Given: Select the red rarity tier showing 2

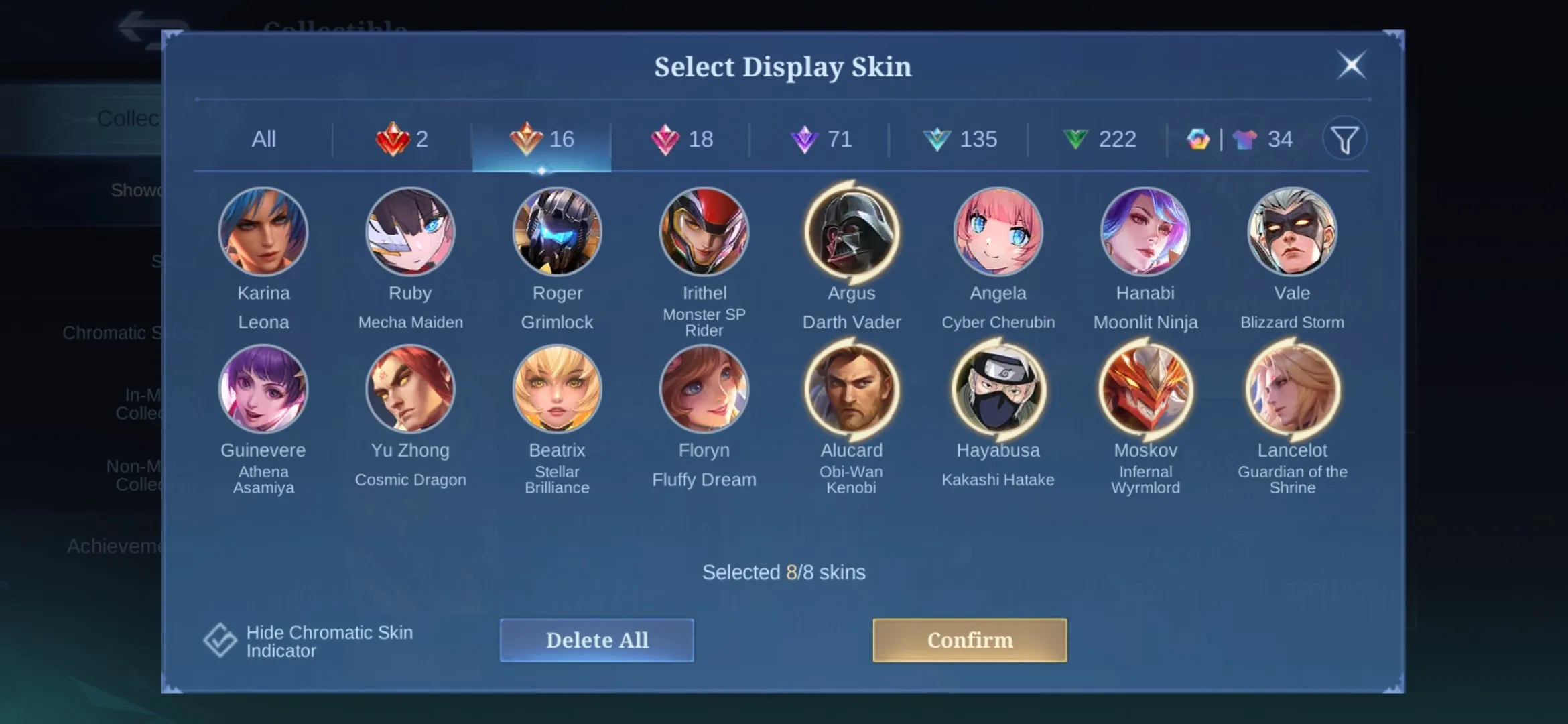Looking at the screenshot, I should click(401, 139).
